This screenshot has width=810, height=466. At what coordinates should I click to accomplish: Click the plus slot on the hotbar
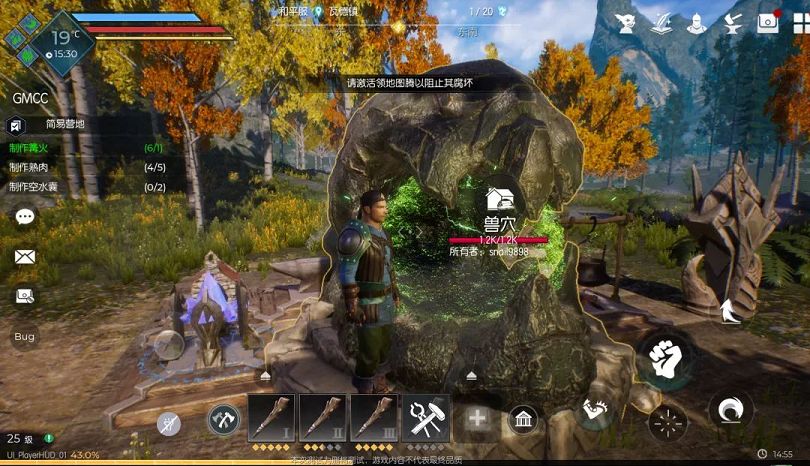tap(477, 418)
